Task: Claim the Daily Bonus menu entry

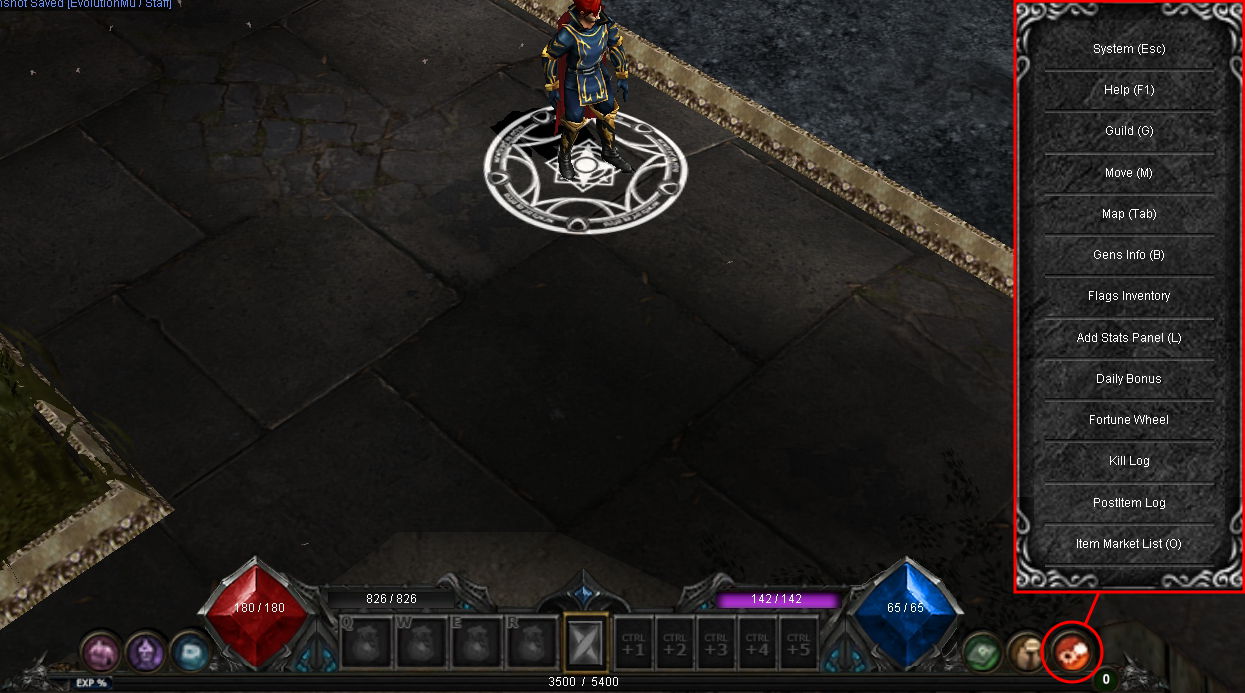Action: point(1129,379)
